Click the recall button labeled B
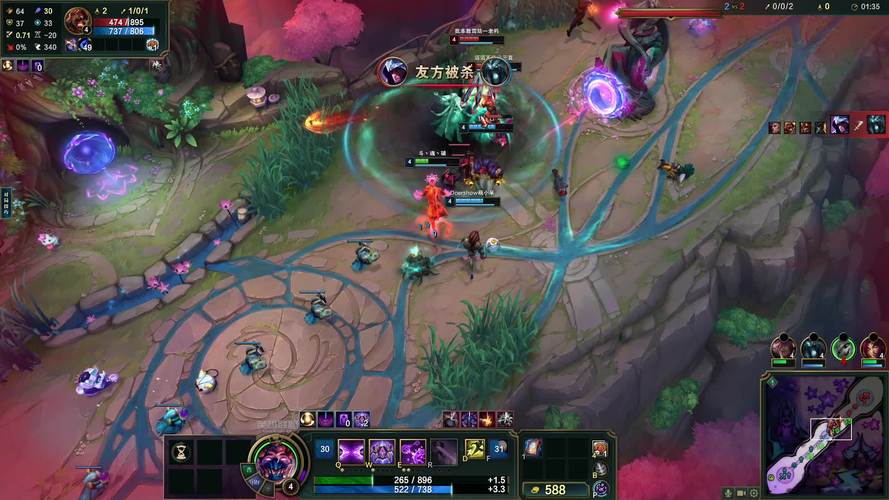 (x=599, y=468)
